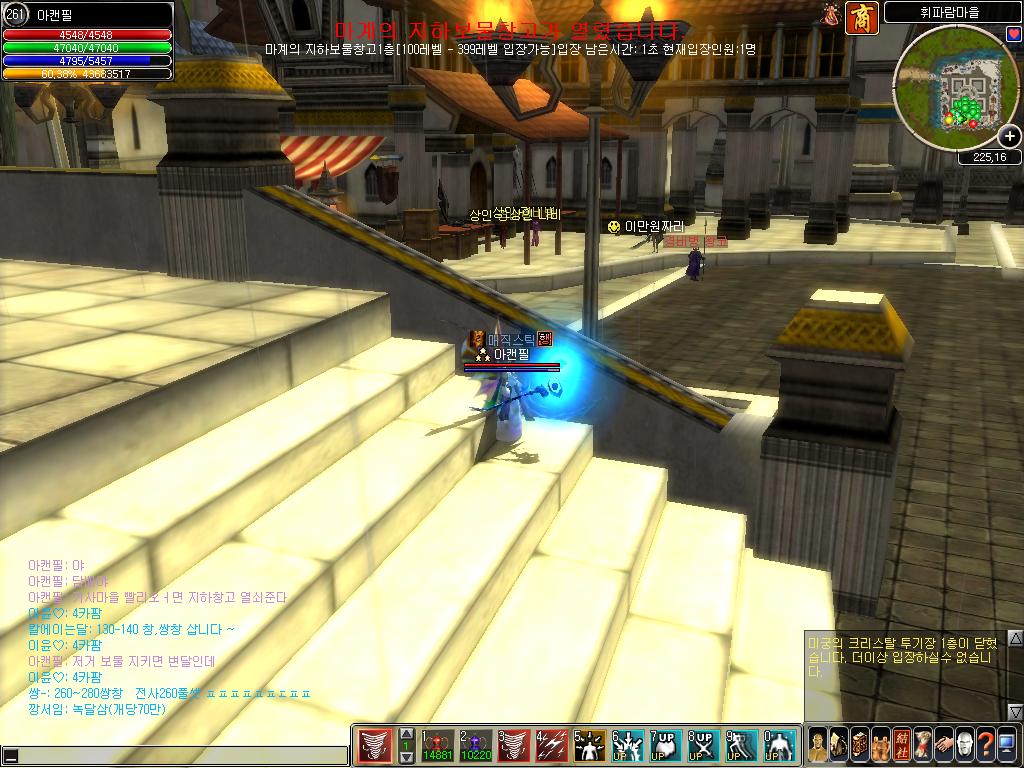Zoom in with the minimap plus button
Image resolution: width=1024 pixels, height=768 pixels.
(x=1010, y=137)
